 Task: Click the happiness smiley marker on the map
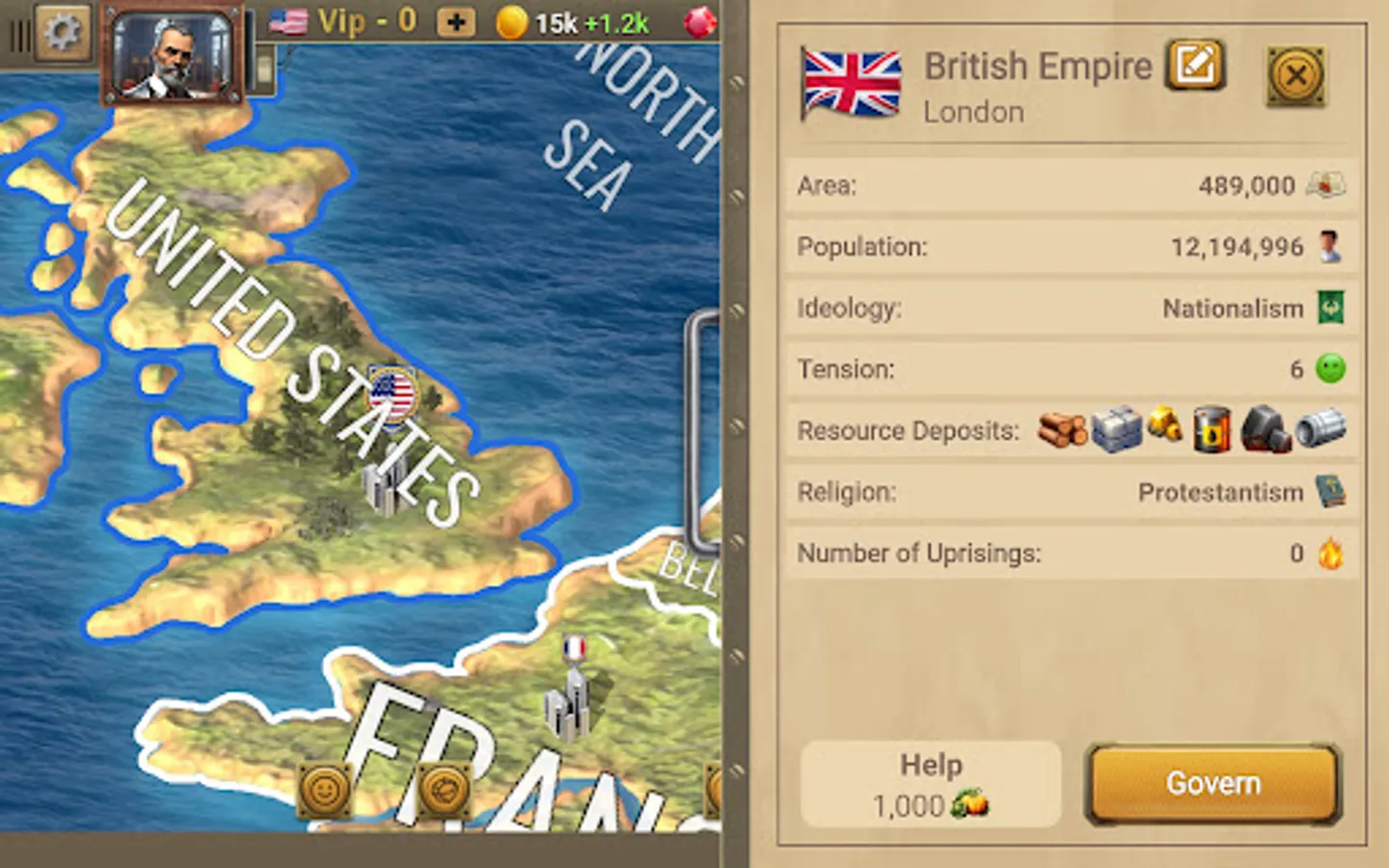tap(325, 787)
